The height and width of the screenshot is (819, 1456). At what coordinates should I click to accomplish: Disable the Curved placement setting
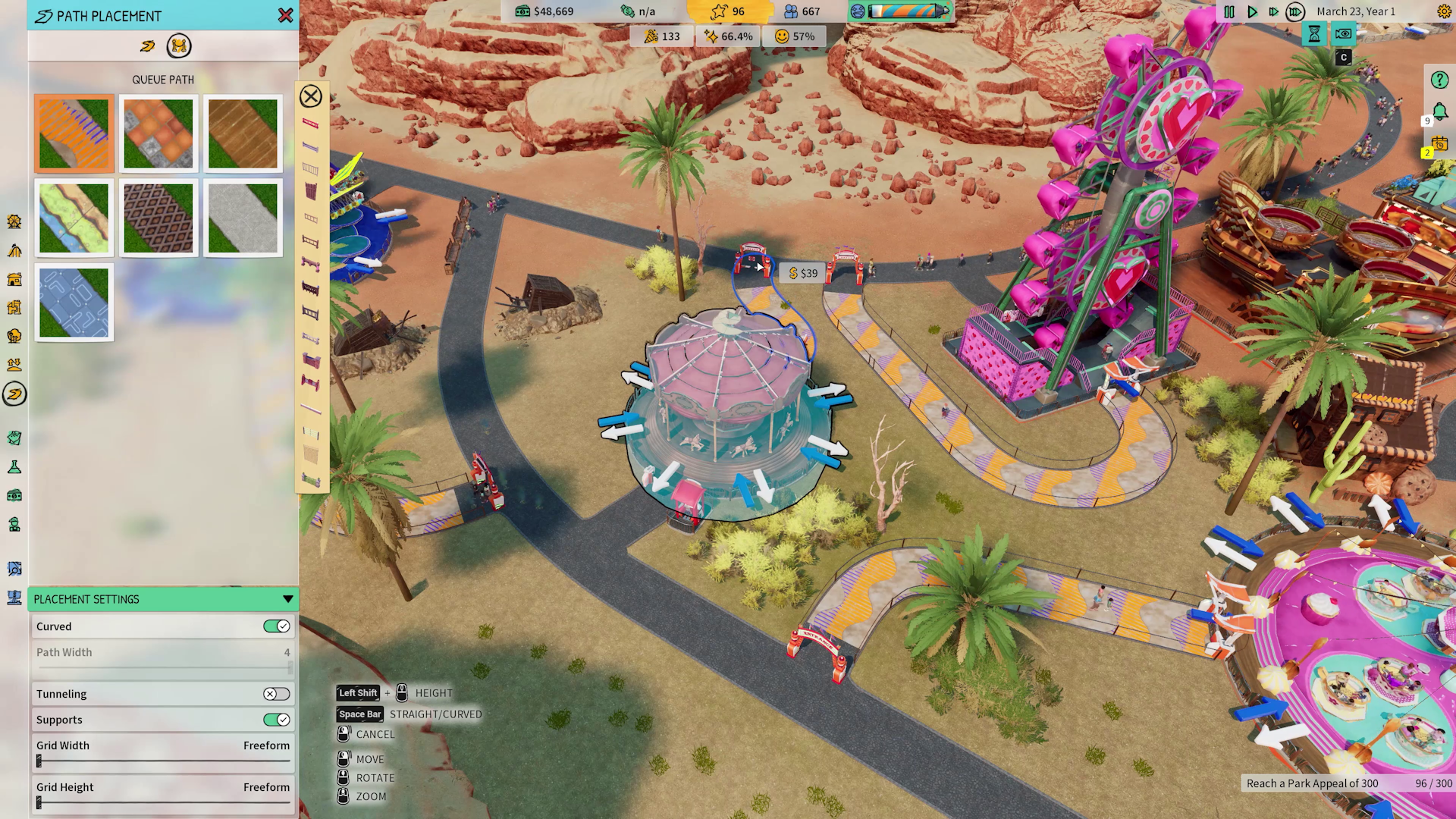276,626
